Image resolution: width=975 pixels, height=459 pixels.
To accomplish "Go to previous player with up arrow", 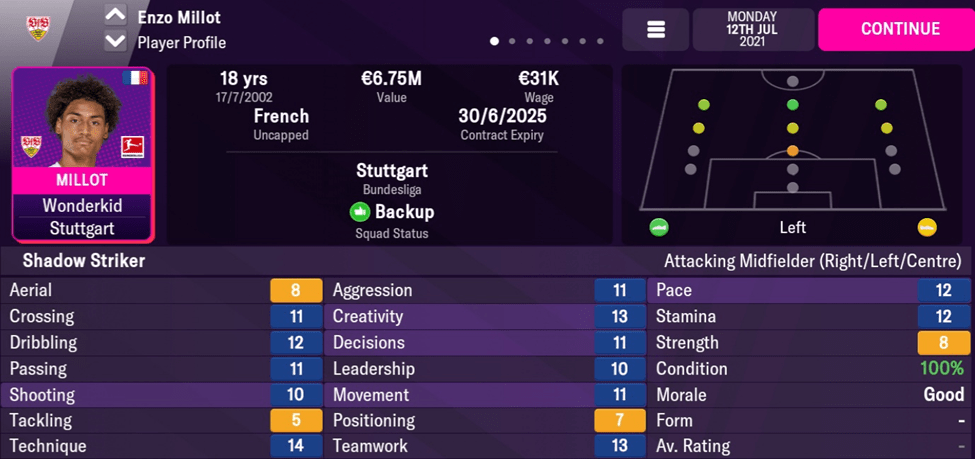I will coord(116,17).
